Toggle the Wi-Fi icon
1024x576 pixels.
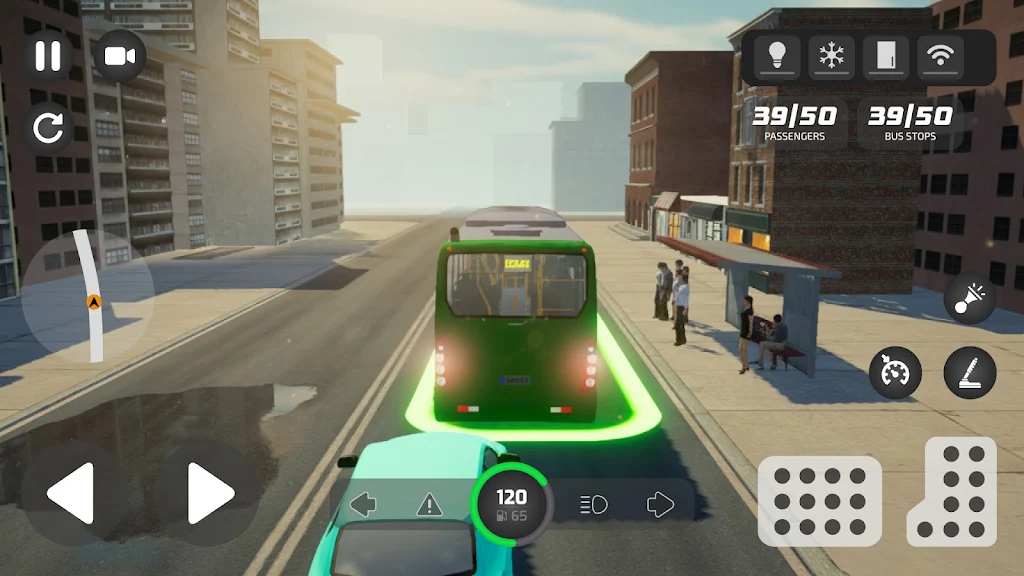(x=939, y=57)
